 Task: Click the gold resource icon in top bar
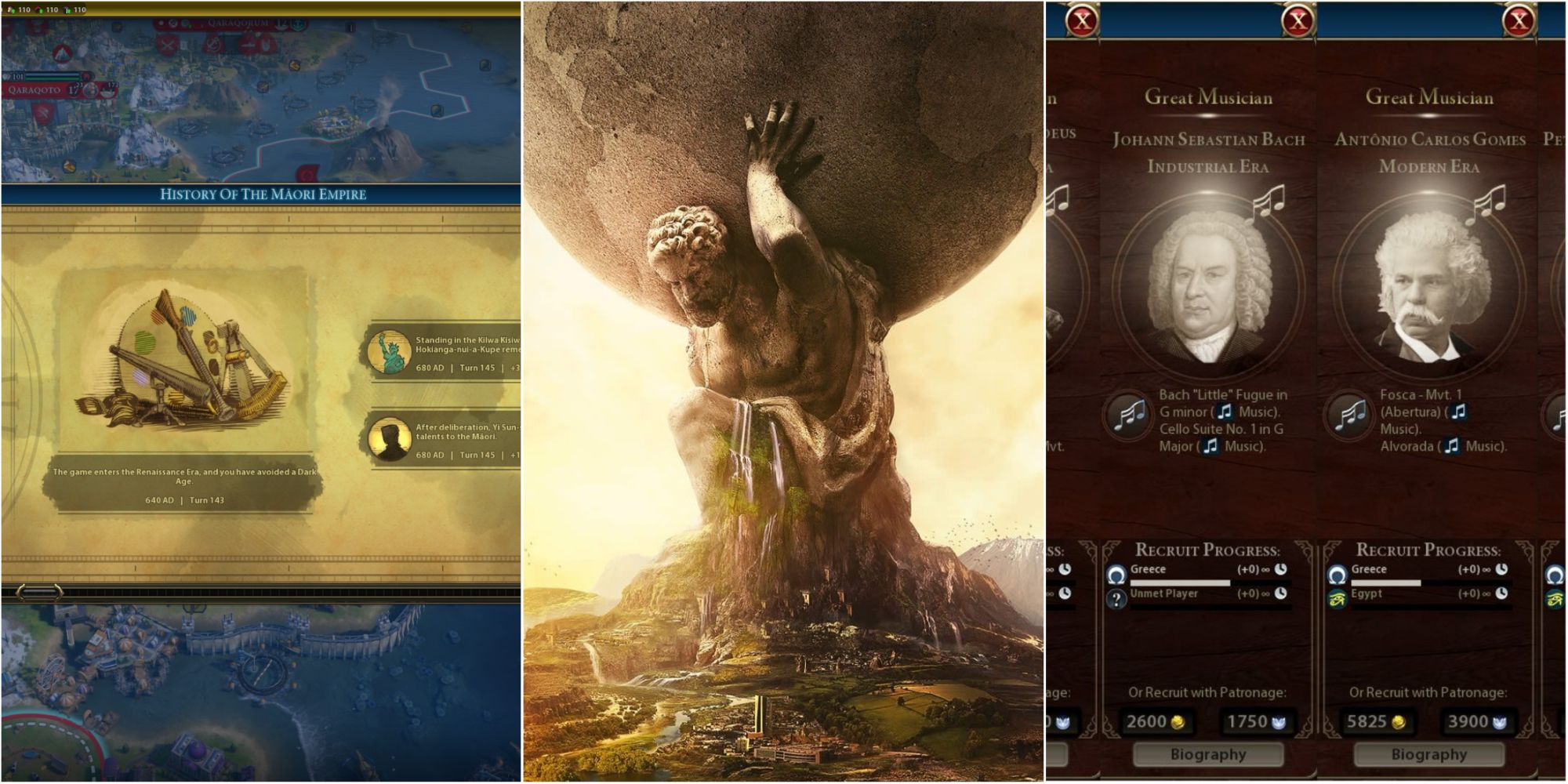click(x=11, y=10)
